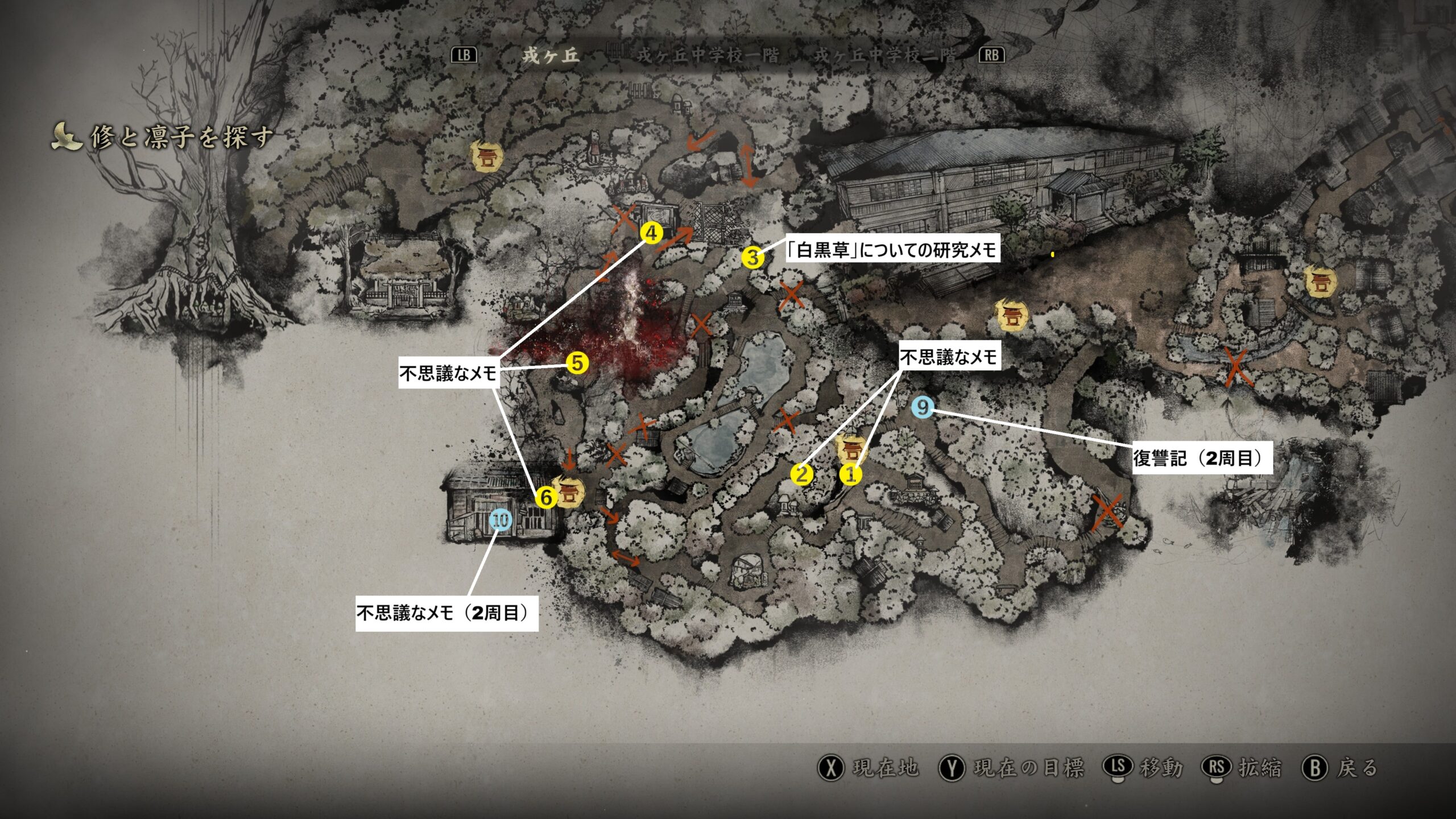
Task: Click the 修と凛子を探す objective tracker
Action: coord(181,137)
